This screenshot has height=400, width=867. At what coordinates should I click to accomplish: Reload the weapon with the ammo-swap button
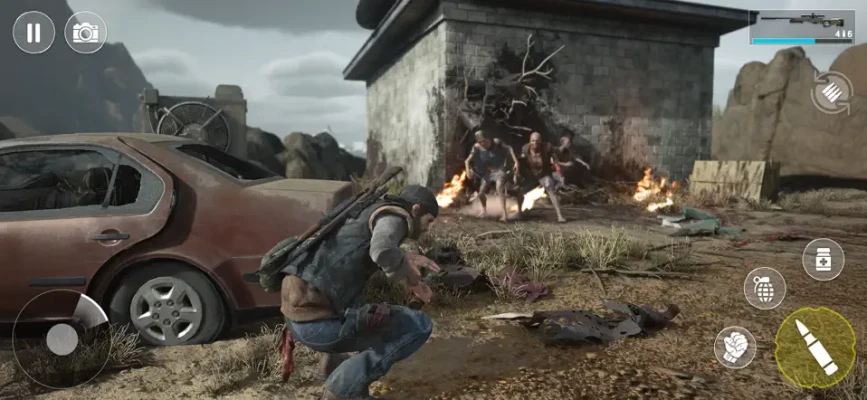831,93
